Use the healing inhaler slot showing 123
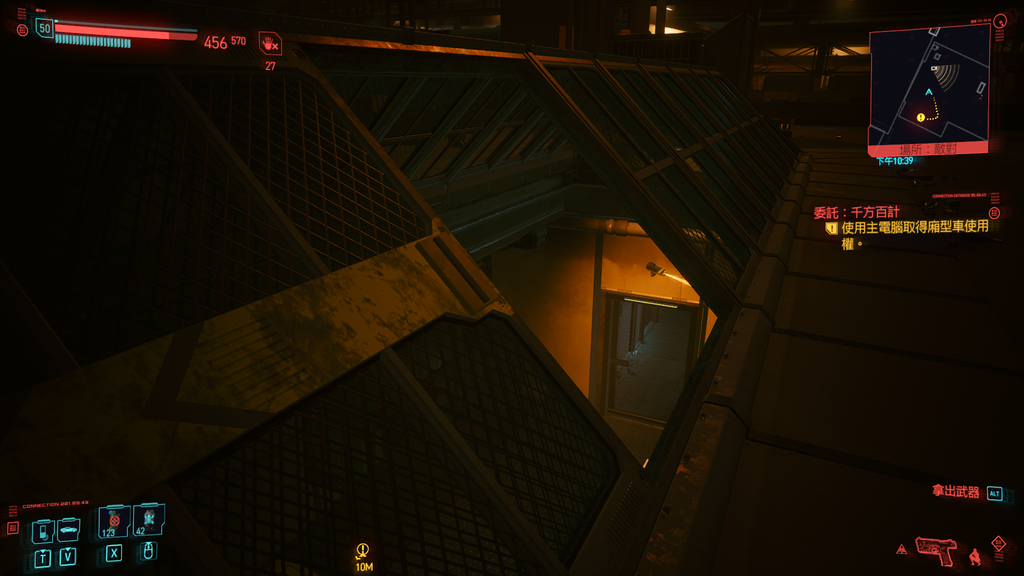Image resolution: width=1024 pixels, height=576 pixels. click(113, 522)
